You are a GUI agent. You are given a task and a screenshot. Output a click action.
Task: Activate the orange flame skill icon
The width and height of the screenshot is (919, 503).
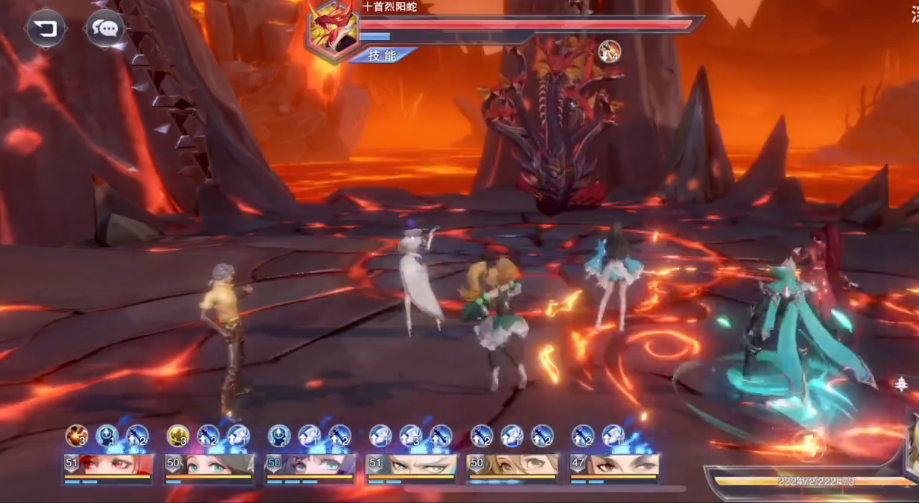[77, 435]
